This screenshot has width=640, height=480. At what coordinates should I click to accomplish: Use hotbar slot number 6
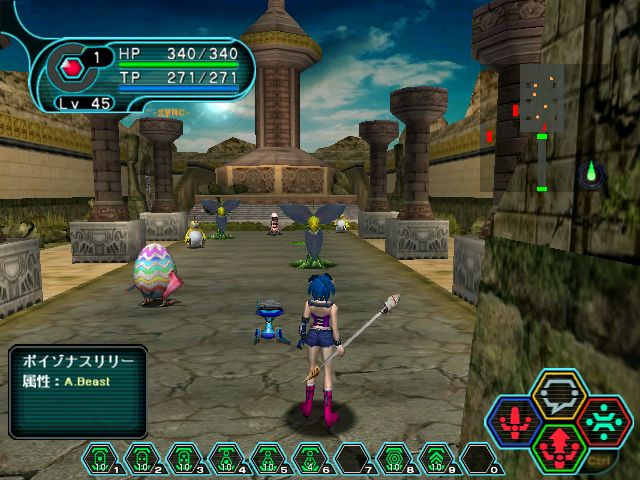coord(310,459)
